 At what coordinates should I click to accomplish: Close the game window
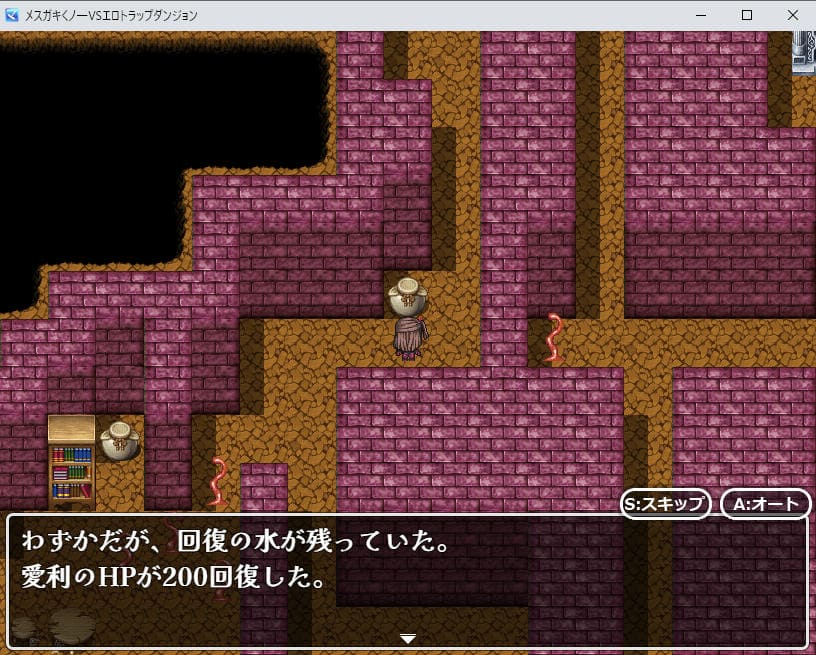click(x=792, y=15)
